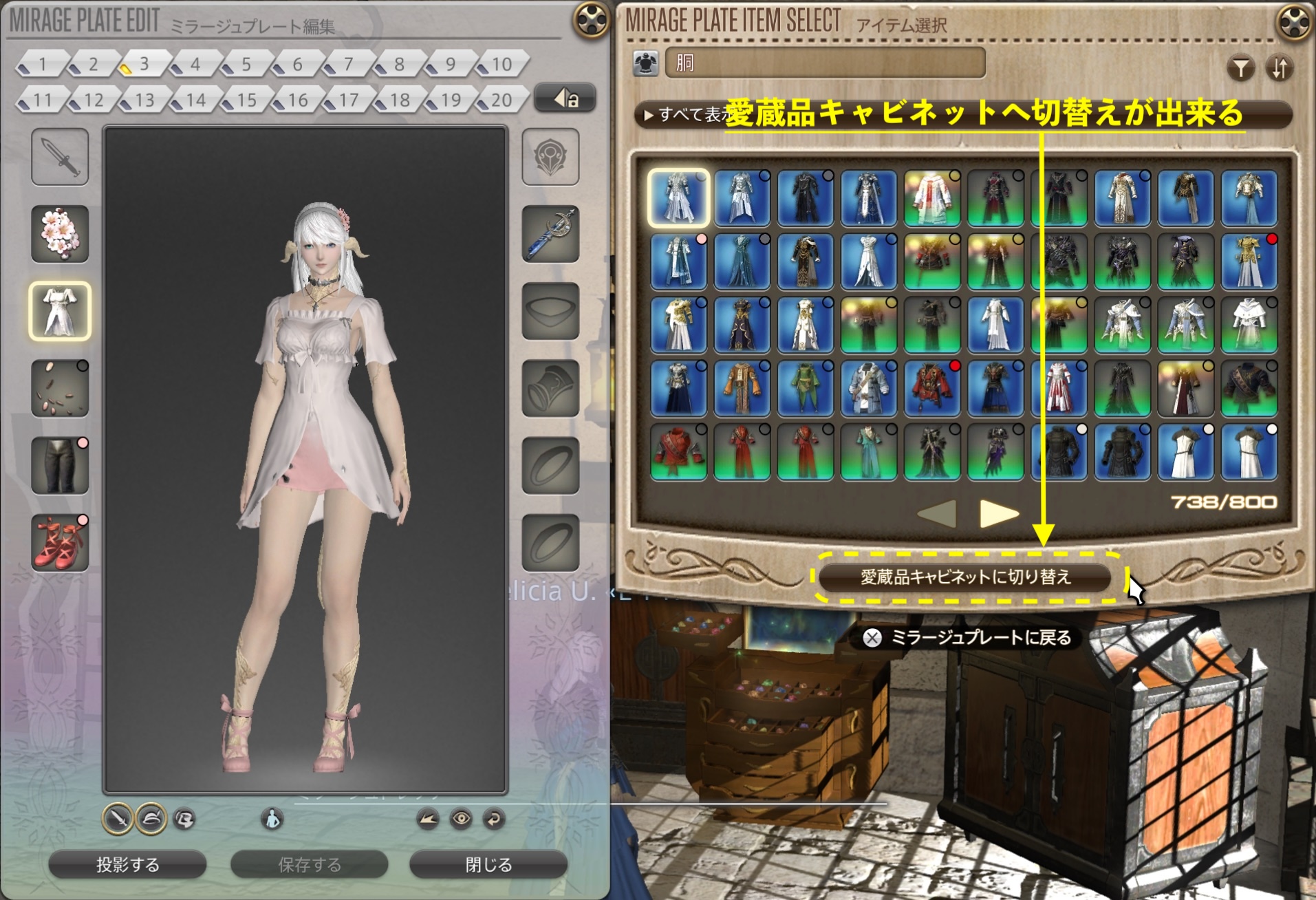Select mirage plate tab 17
The width and height of the screenshot is (1316, 900).
347,100
